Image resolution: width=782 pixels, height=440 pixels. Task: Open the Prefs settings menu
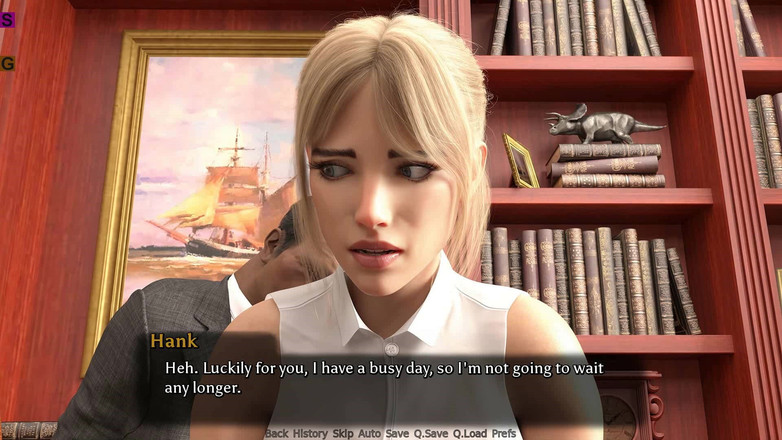point(504,433)
